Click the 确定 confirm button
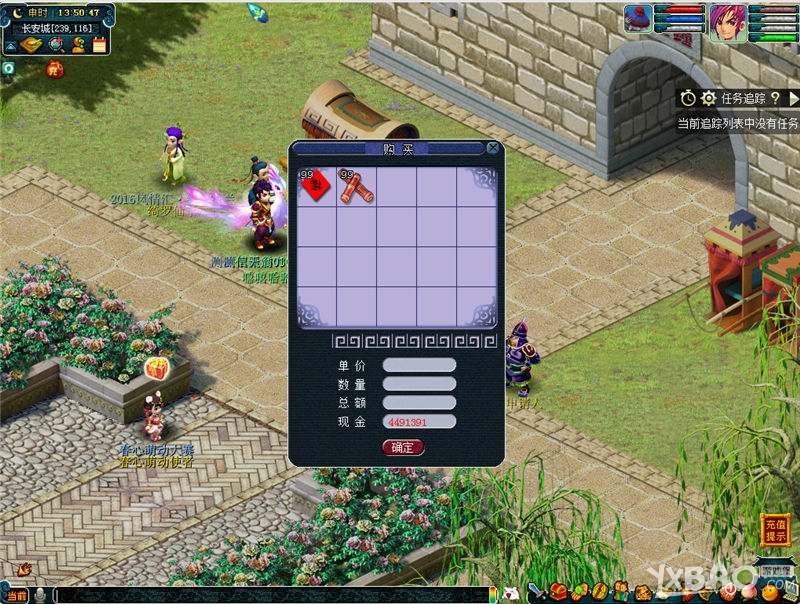The width and height of the screenshot is (800, 604). pos(403,447)
